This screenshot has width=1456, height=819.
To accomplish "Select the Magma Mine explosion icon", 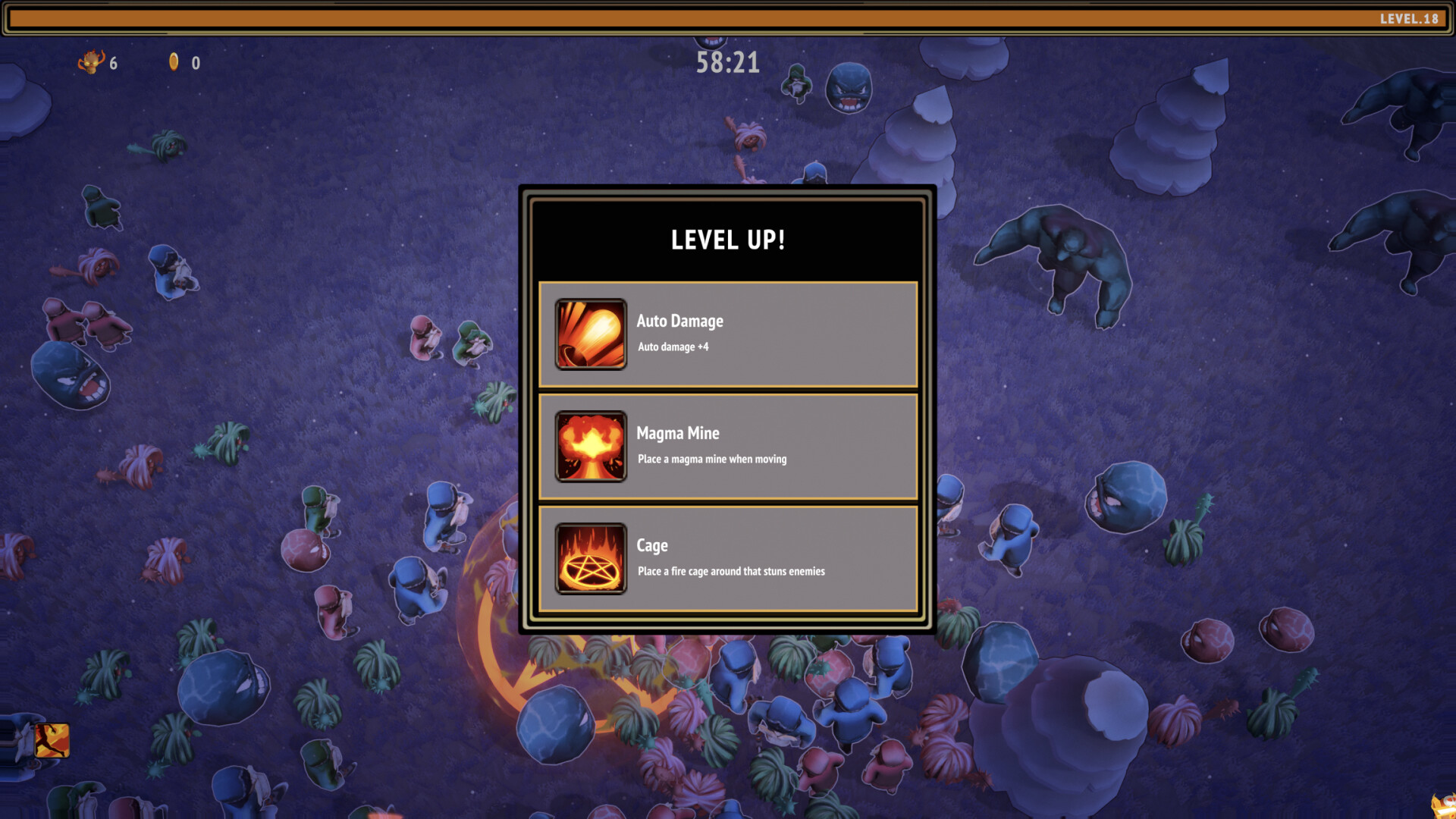I will coord(591,447).
